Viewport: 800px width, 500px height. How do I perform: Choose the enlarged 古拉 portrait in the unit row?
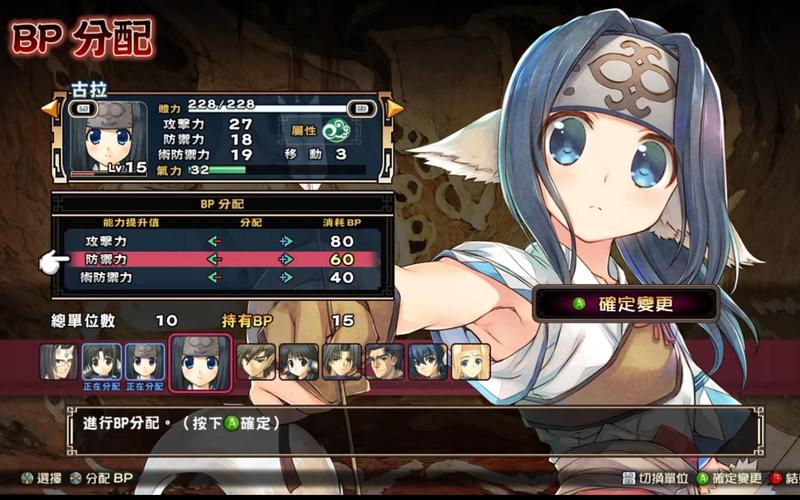pyautogui.click(x=201, y=362)
